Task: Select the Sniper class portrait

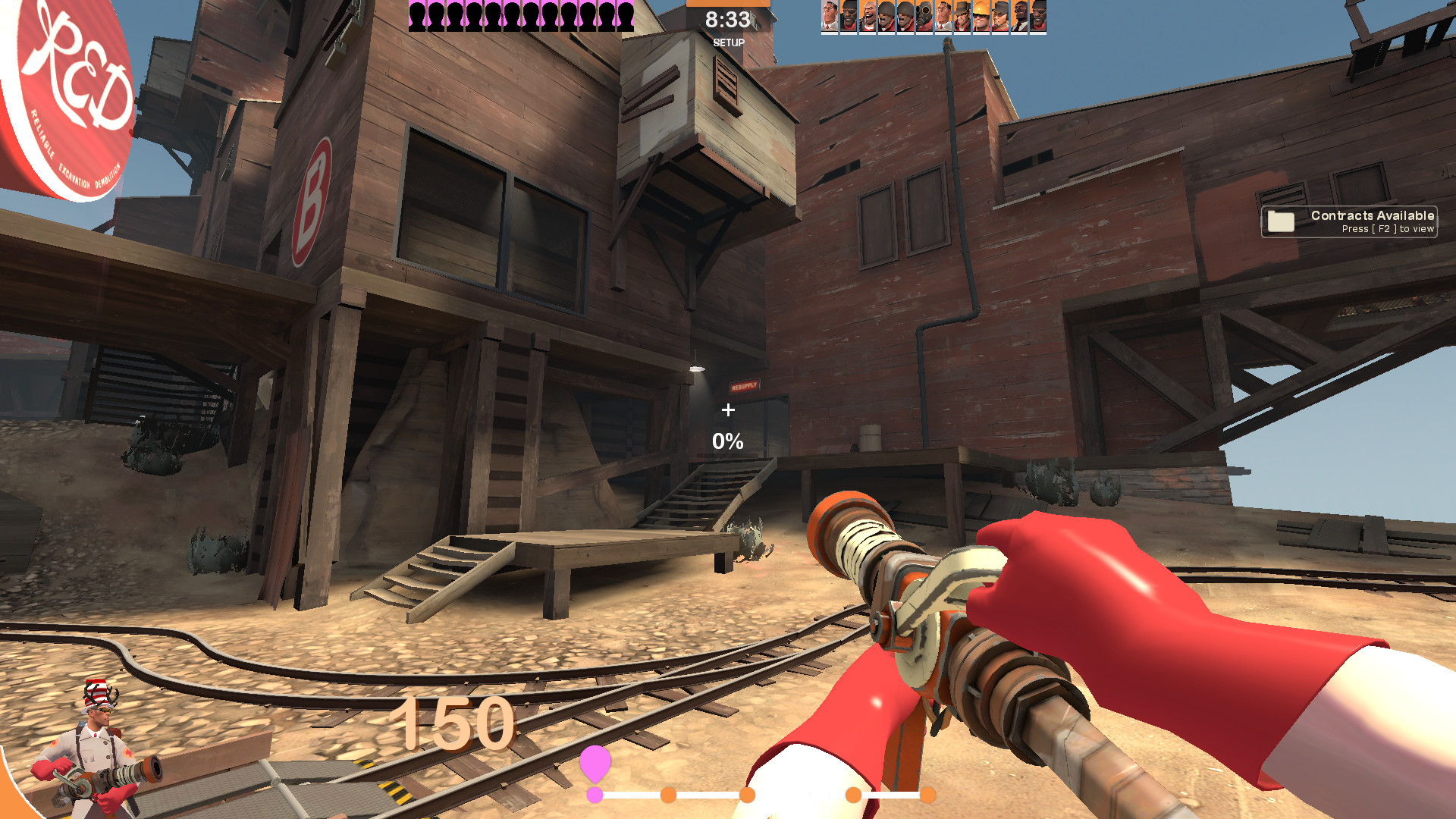Action: pos(962,15)
